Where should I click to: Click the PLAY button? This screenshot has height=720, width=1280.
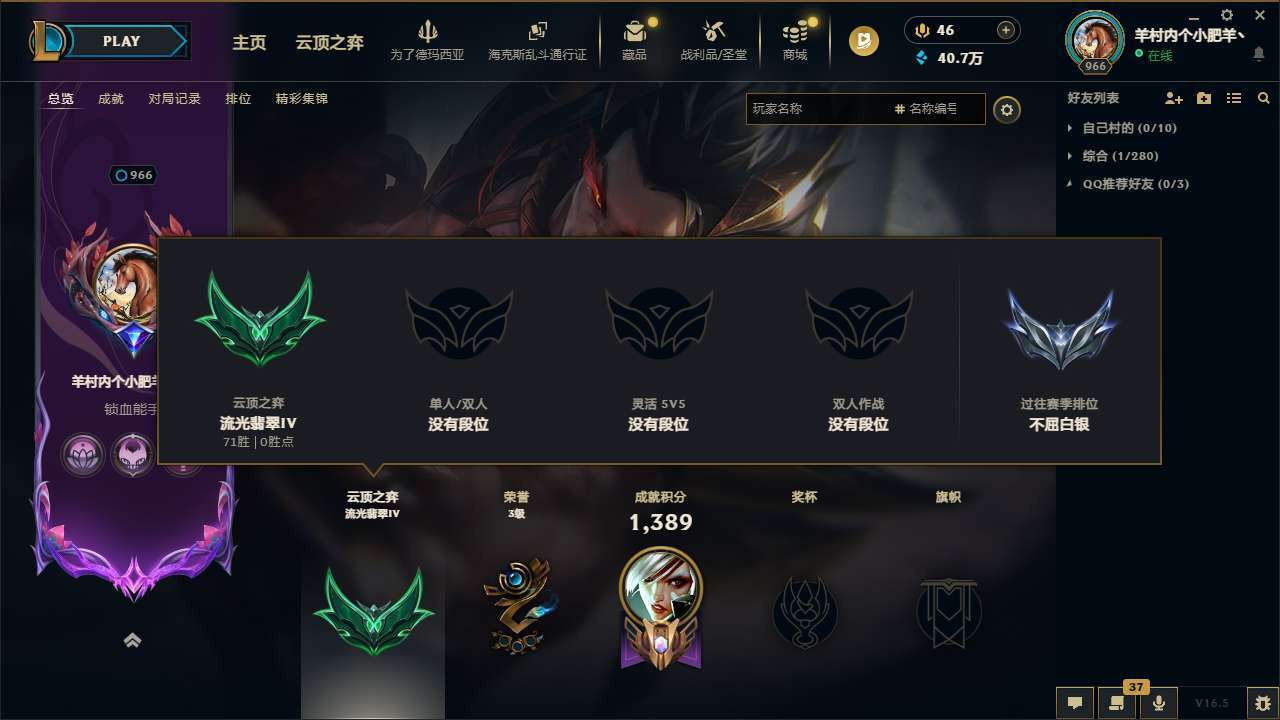pos(122,41)
